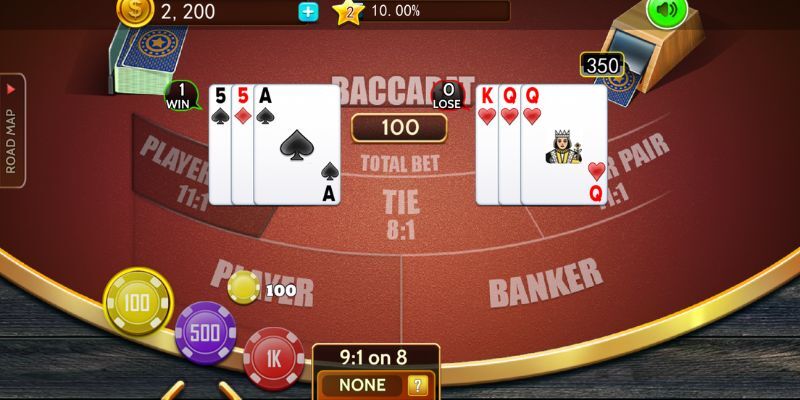Choose the purple 500 chip

click(205, 333)
